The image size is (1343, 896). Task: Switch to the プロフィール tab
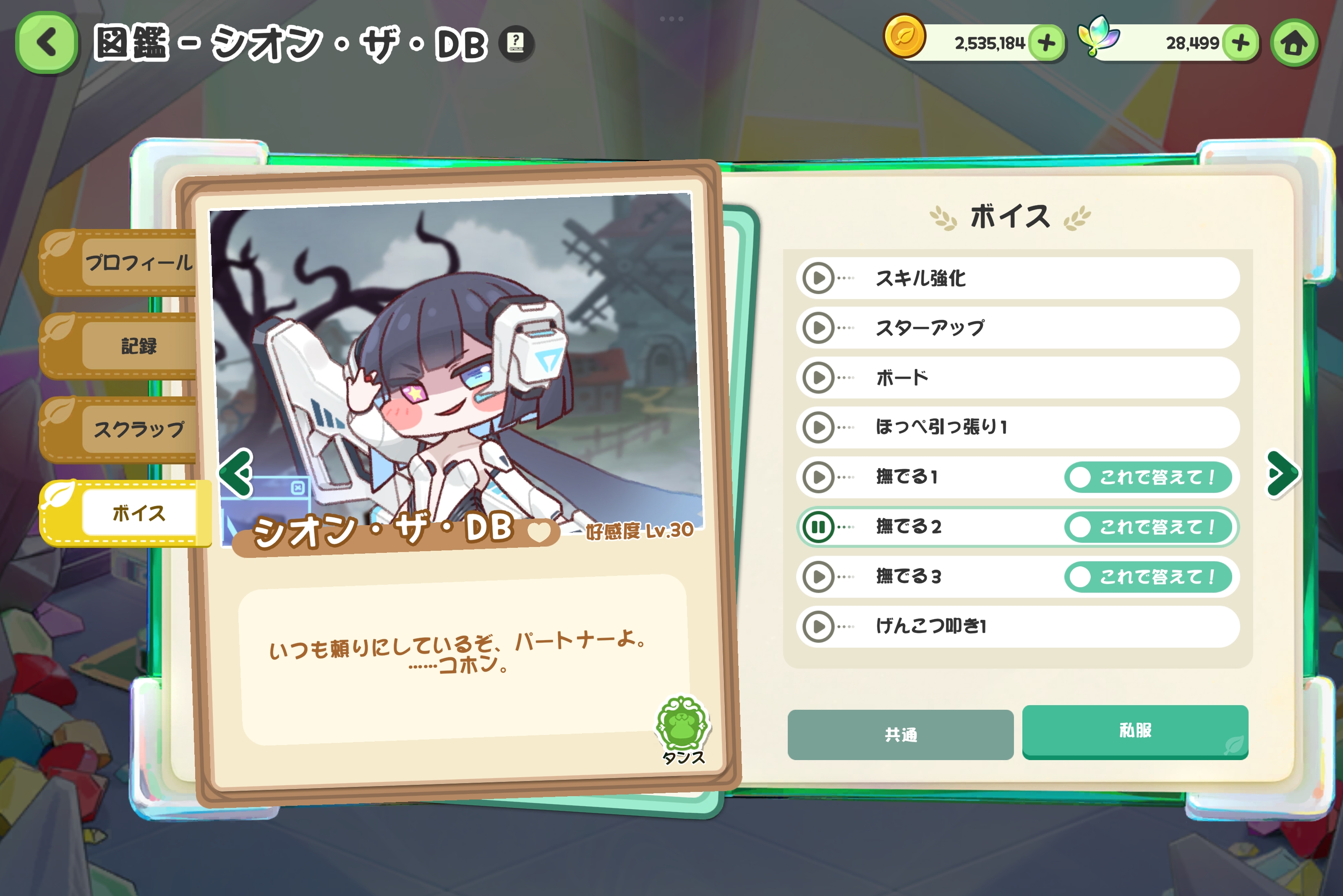click(x=138, y=263)
